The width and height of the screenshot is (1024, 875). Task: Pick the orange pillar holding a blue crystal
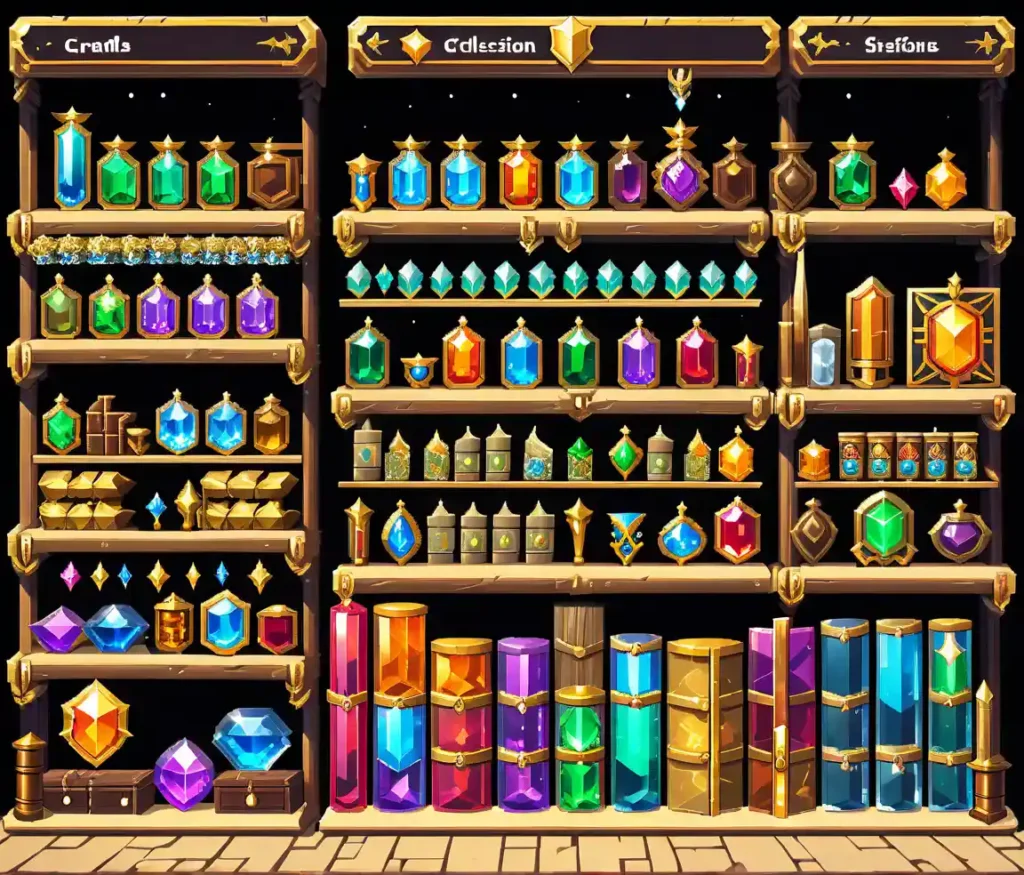coord(400,705)
